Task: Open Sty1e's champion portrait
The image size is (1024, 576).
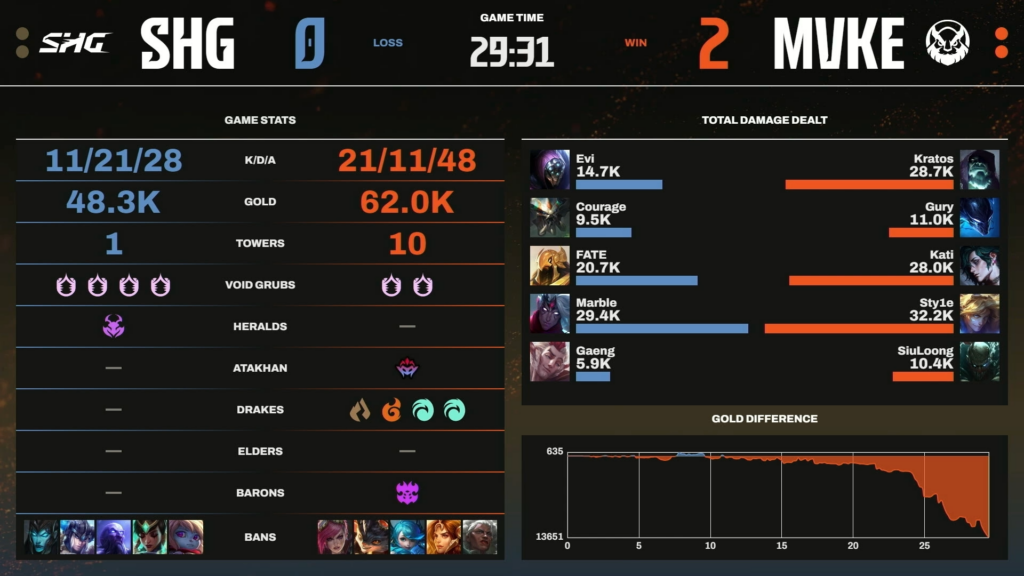Action: pyautogui.click(x=979, y=313)
